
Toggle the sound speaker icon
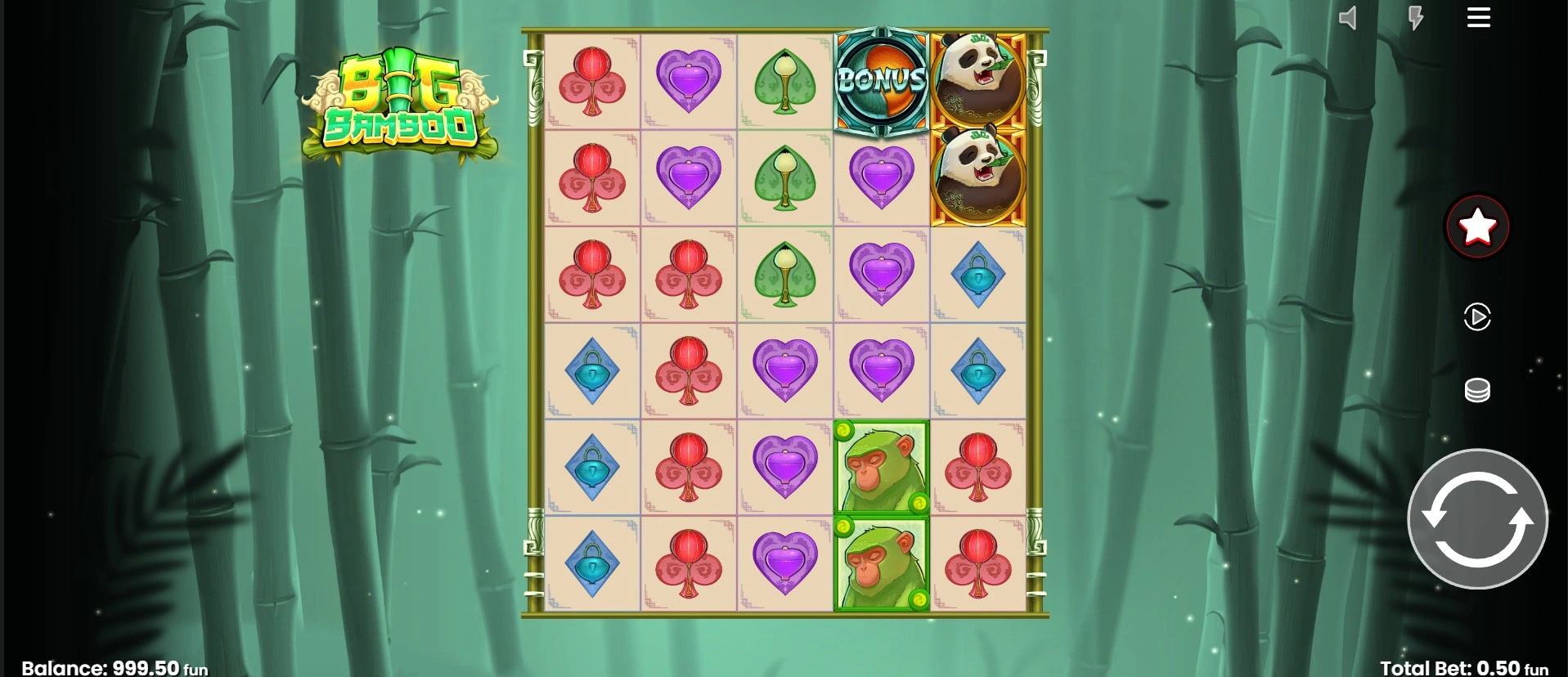pyautogui.click(x=1348, y=18)
